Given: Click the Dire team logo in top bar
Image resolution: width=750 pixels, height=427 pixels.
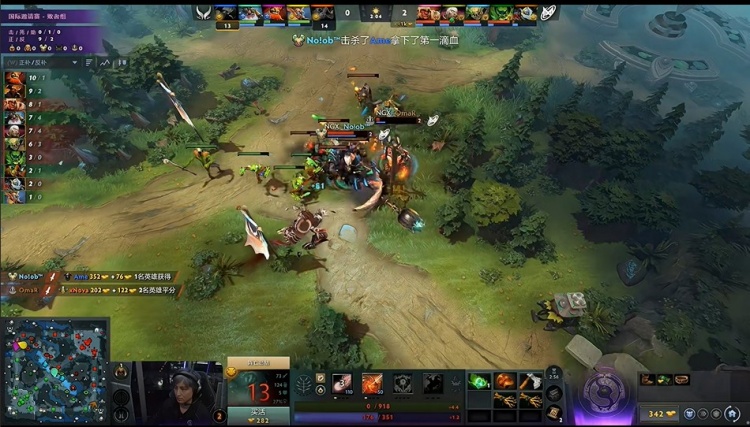Looking at the screenshot, I should pyautogui.click(x=548, y=14).
